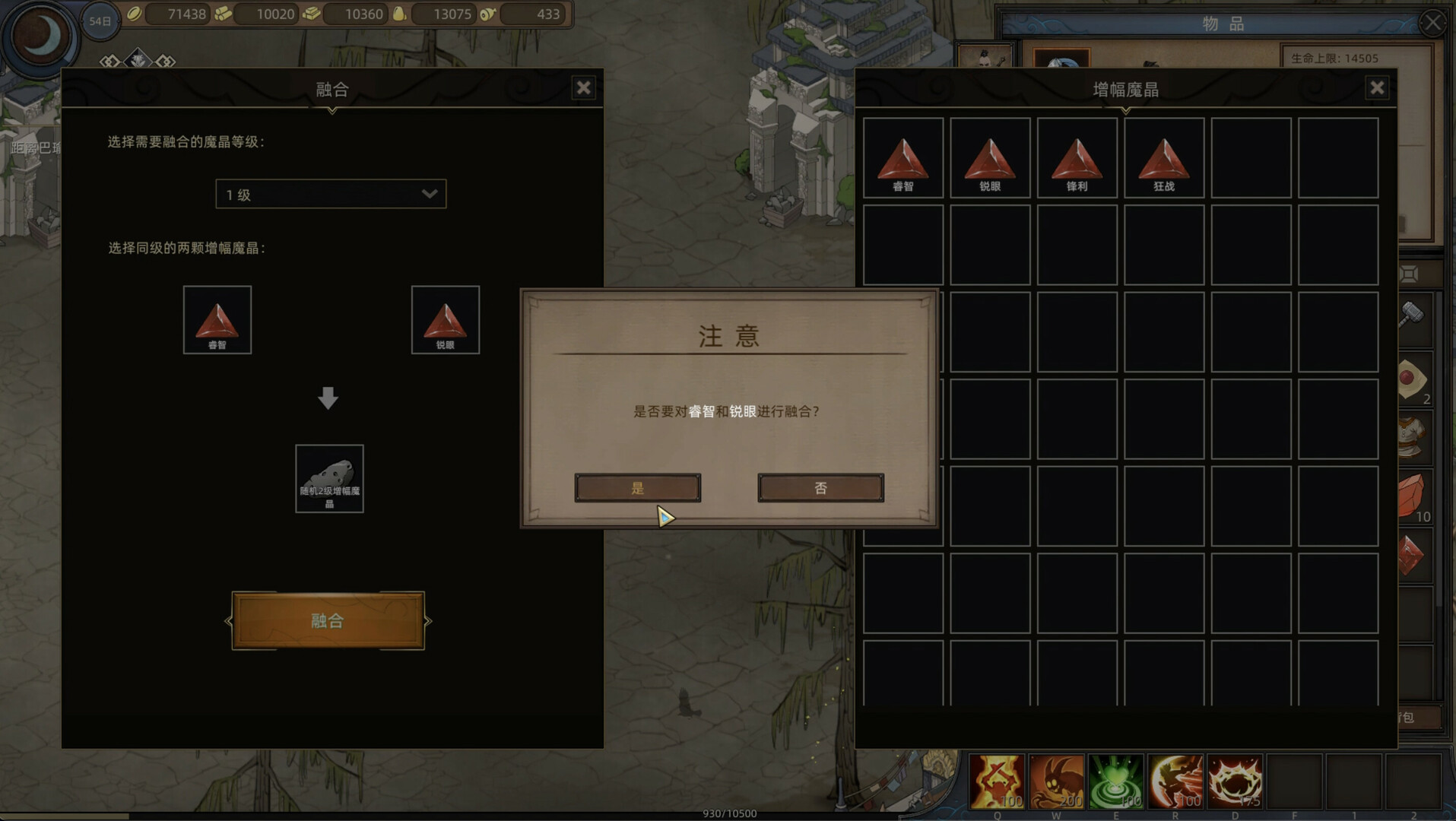
Task: Click the orange 融合 fuse button
Action: coord(328,620)
